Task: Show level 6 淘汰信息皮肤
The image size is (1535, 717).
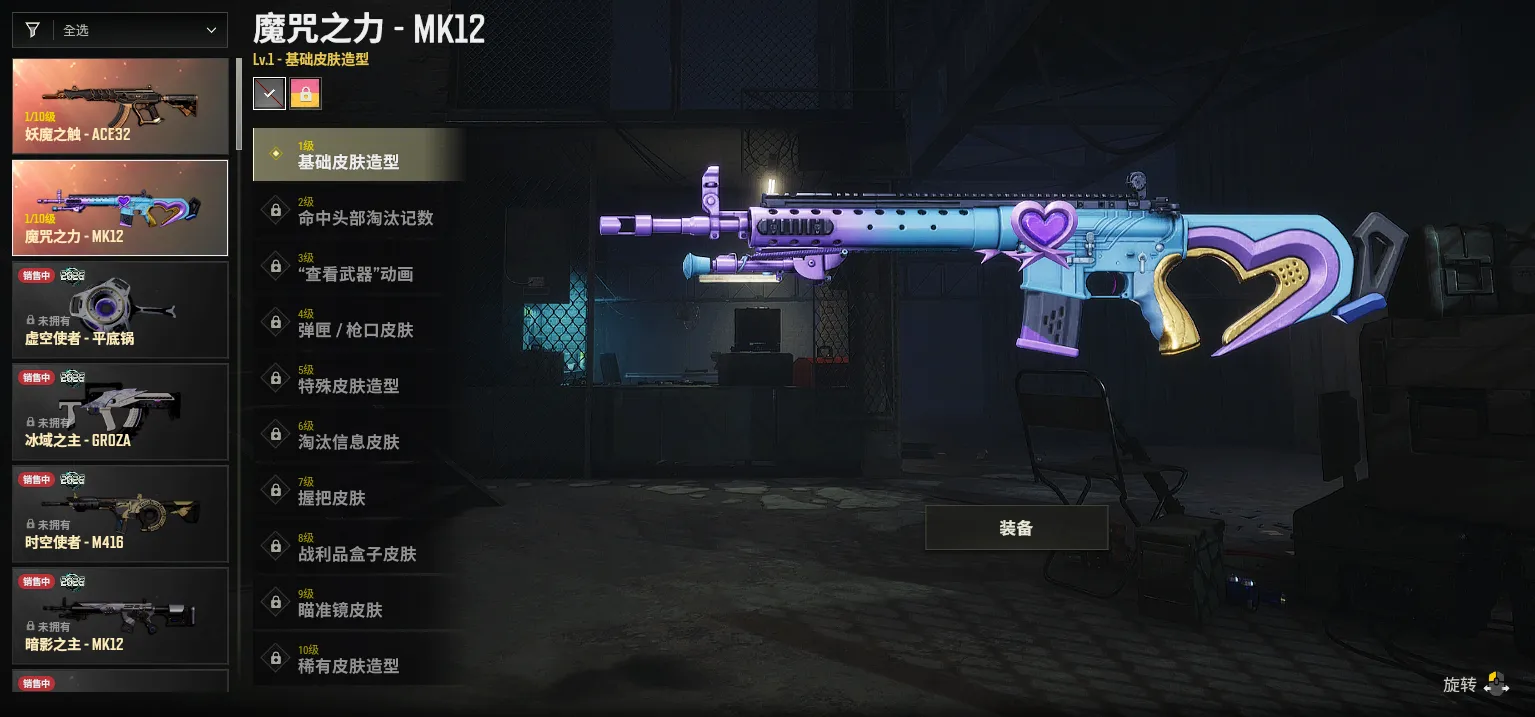Action: [358, 434]
